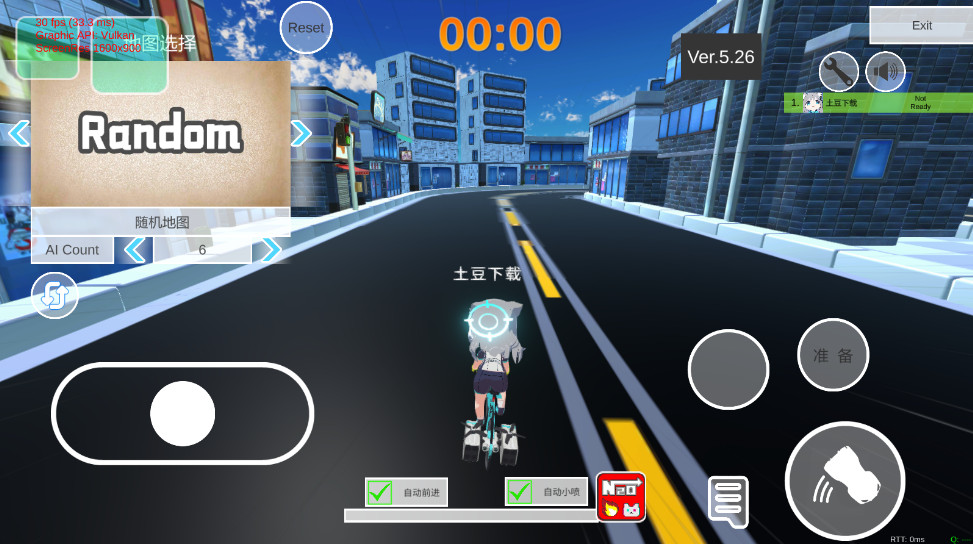
Task: Activate the red N2O boost icon
Action: (621, 497)
